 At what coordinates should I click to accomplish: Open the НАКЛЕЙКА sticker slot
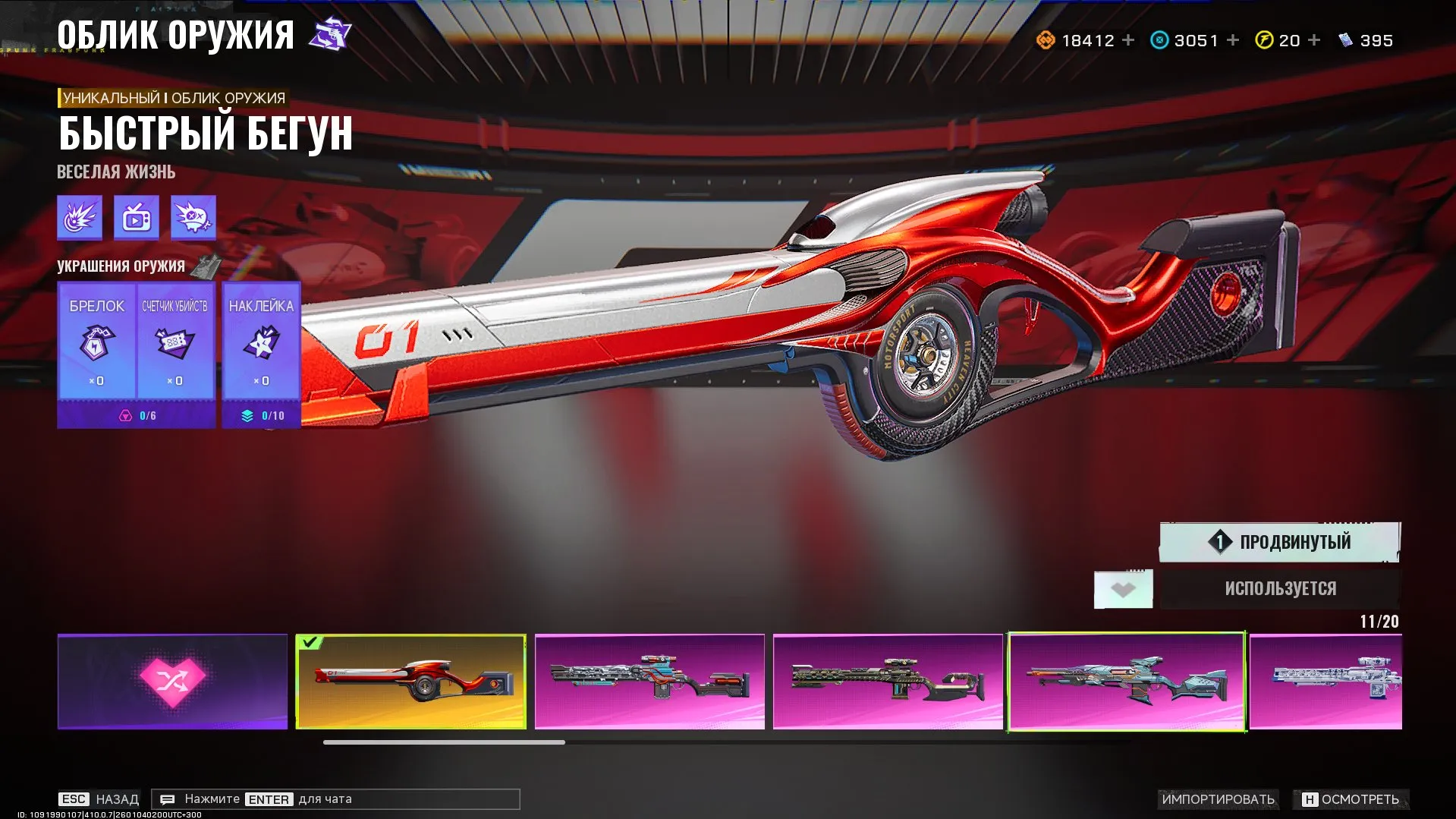point(261,342)
